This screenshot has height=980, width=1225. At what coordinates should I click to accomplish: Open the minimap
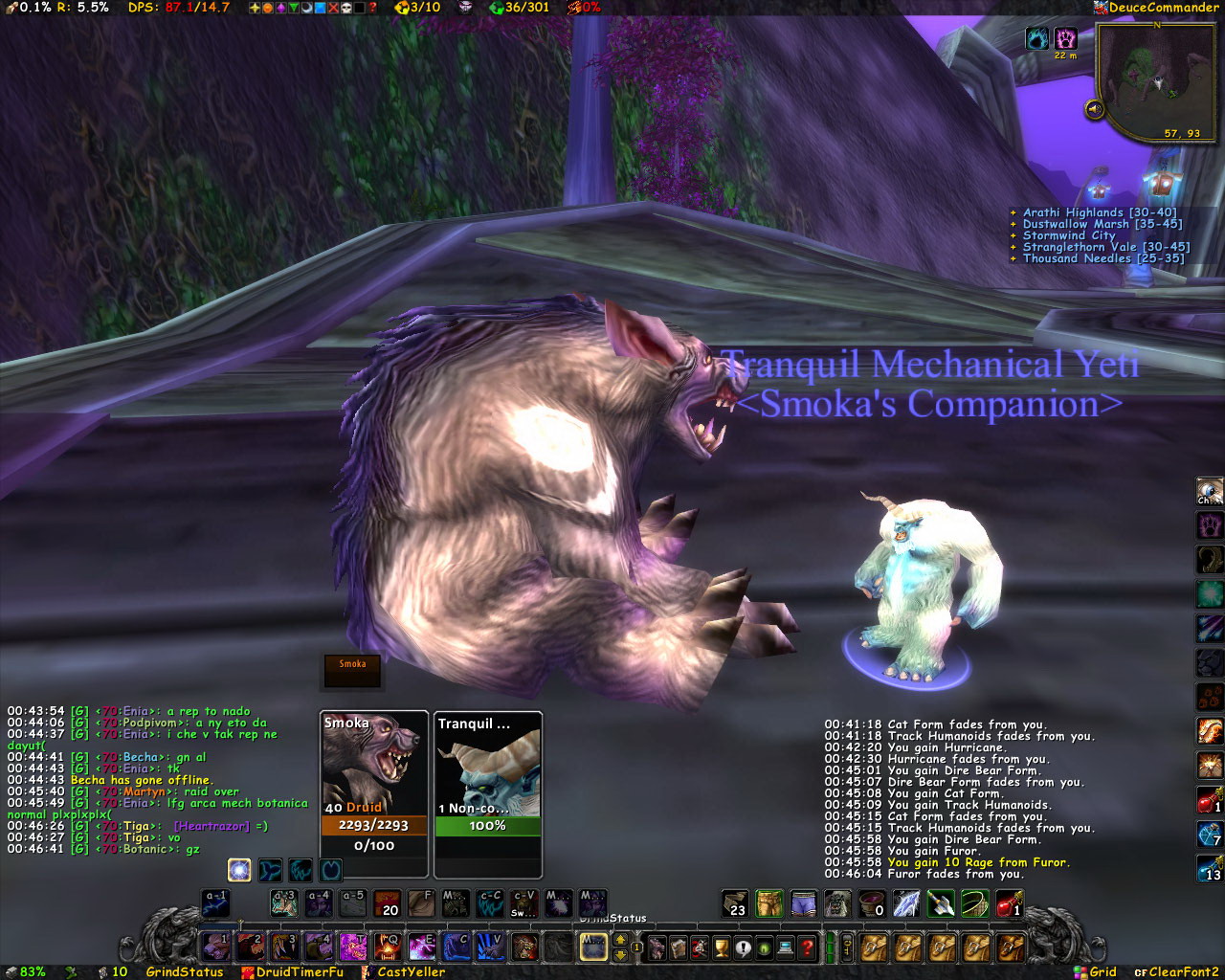coord(1156,80)
